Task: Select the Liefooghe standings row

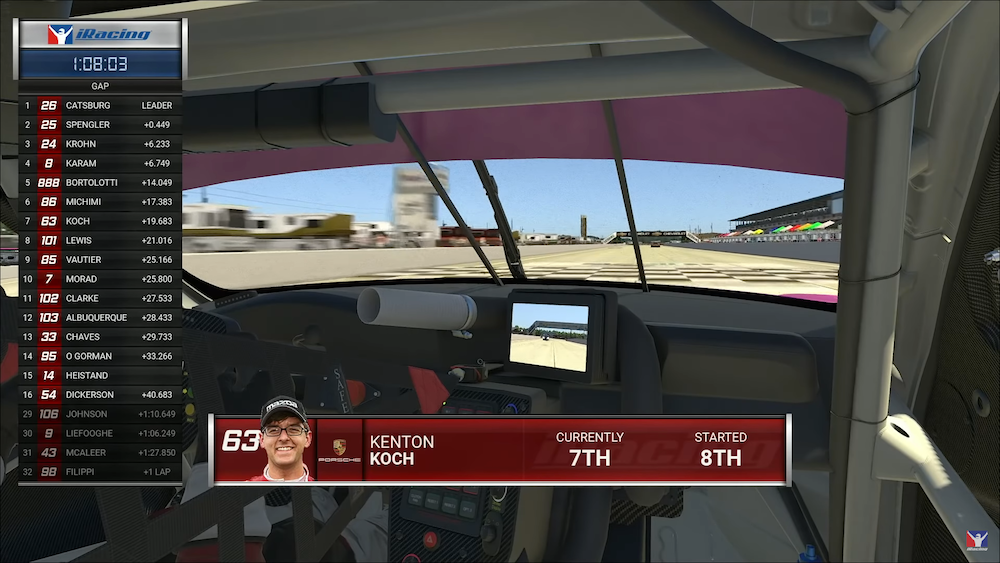Action: [100, 433]
